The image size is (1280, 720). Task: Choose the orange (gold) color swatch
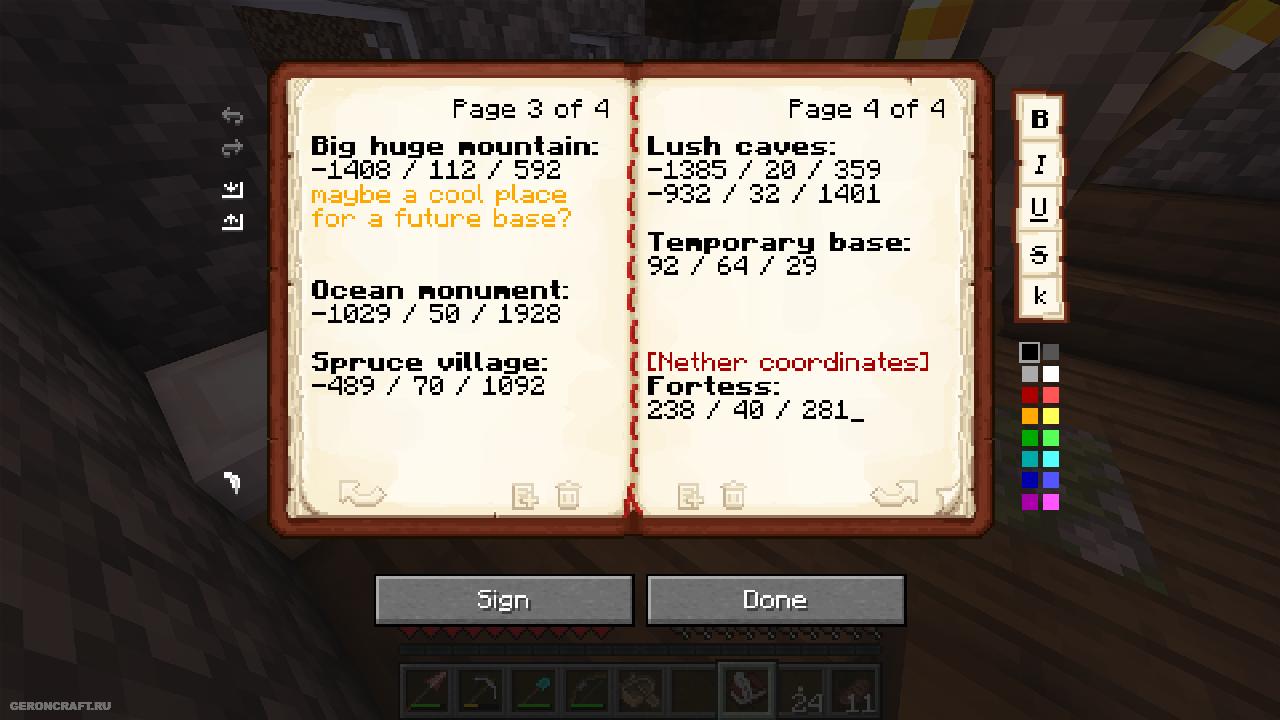pyautogui.click(x=1029, y=416)
